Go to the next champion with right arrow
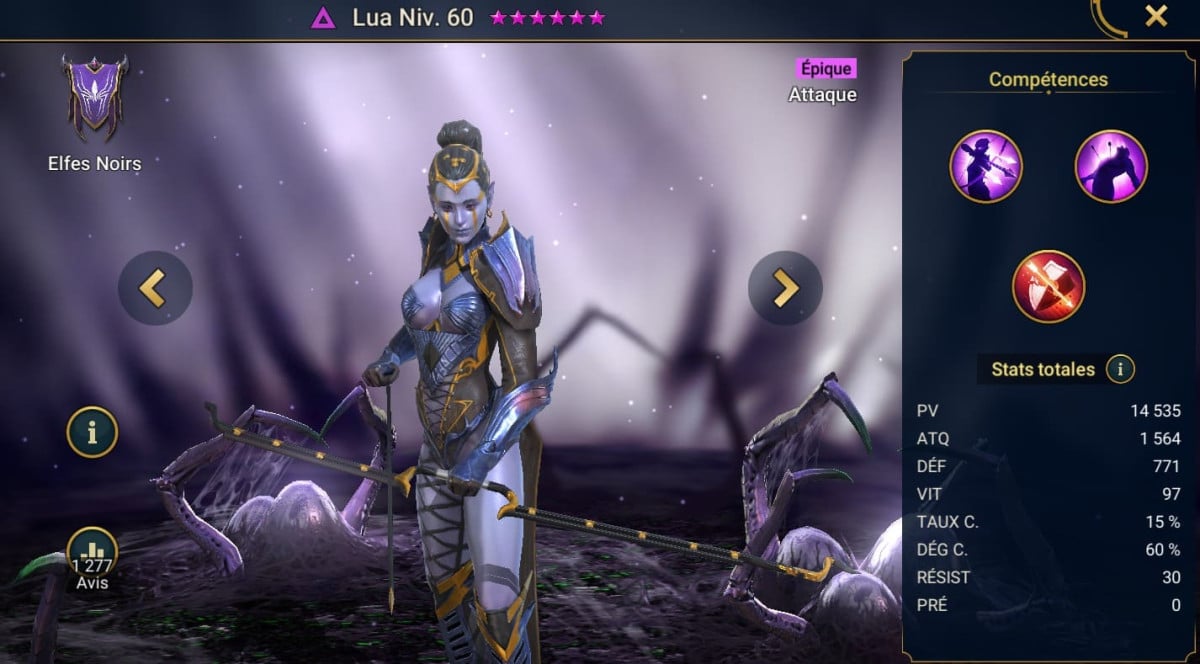Viewport: 1200px width, 664px height. (x=785, y=288)
